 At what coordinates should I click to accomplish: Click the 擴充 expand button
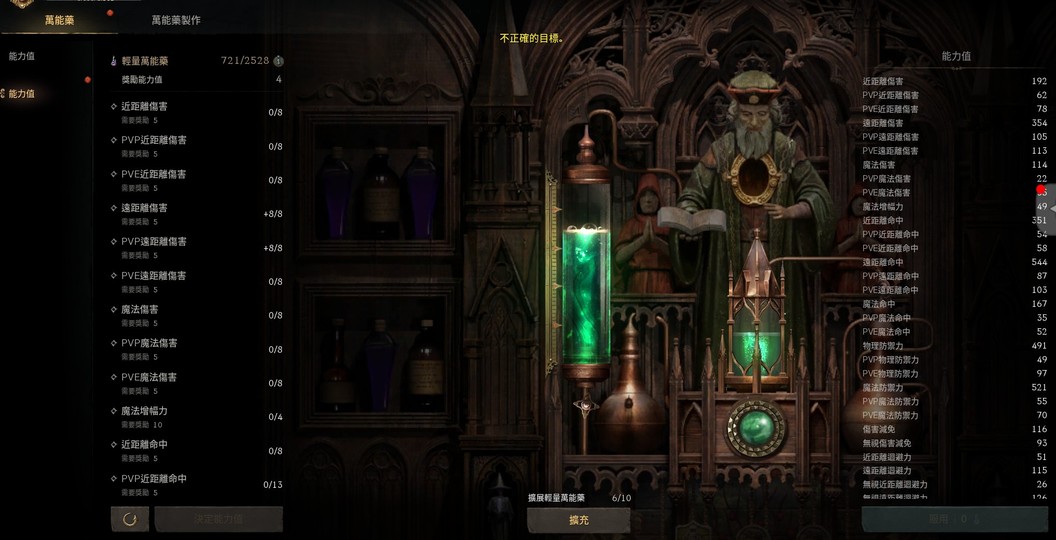pos(578,520)
